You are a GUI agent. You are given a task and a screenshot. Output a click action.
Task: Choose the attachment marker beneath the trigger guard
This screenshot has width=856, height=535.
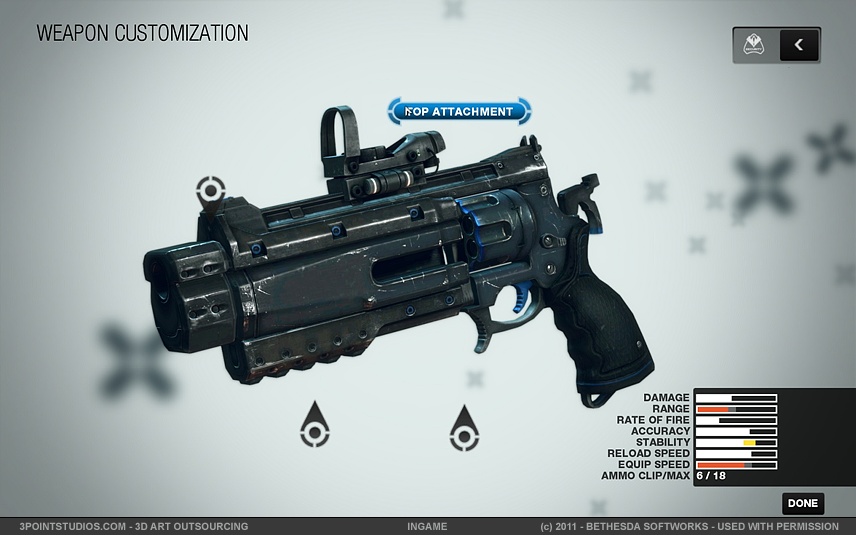click(x=463, y=431)
